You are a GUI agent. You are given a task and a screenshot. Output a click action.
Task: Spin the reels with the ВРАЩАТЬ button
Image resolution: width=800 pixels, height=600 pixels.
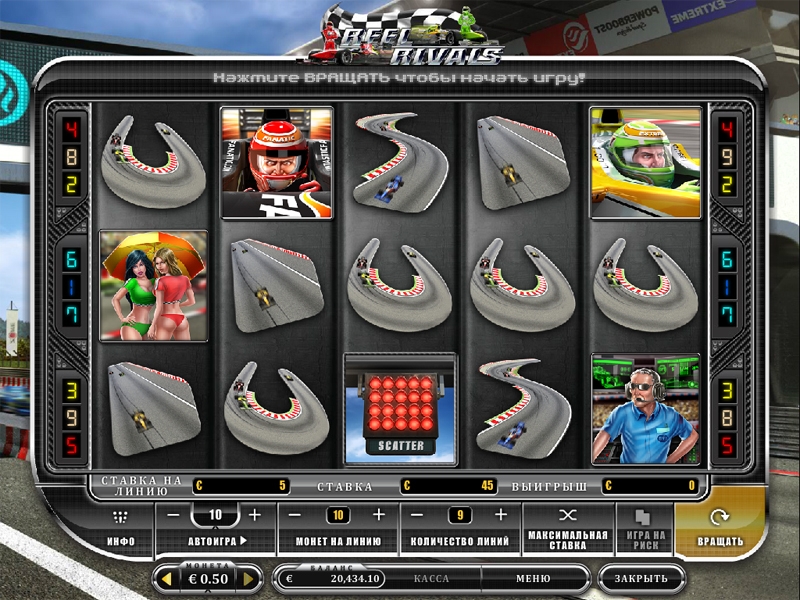pos(720,528)
